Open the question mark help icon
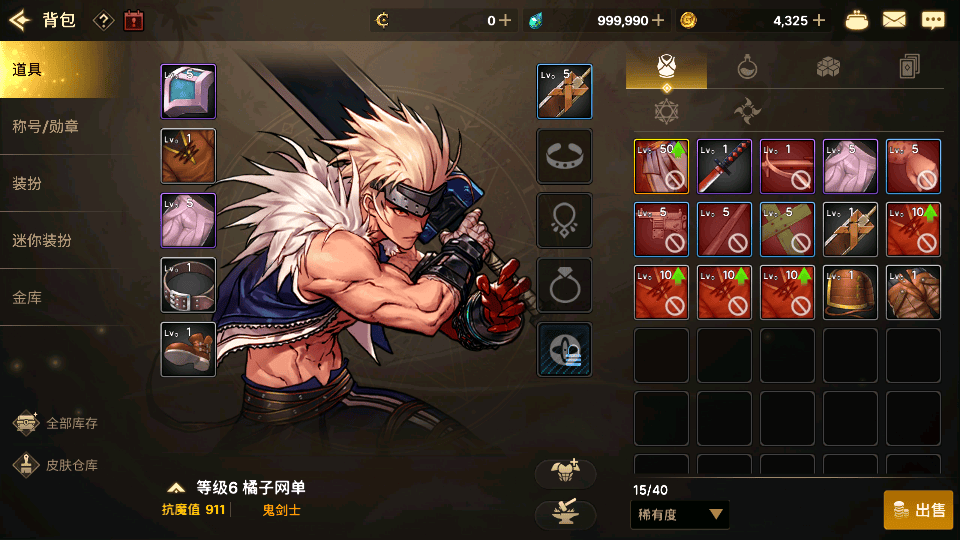 [103, 20]
